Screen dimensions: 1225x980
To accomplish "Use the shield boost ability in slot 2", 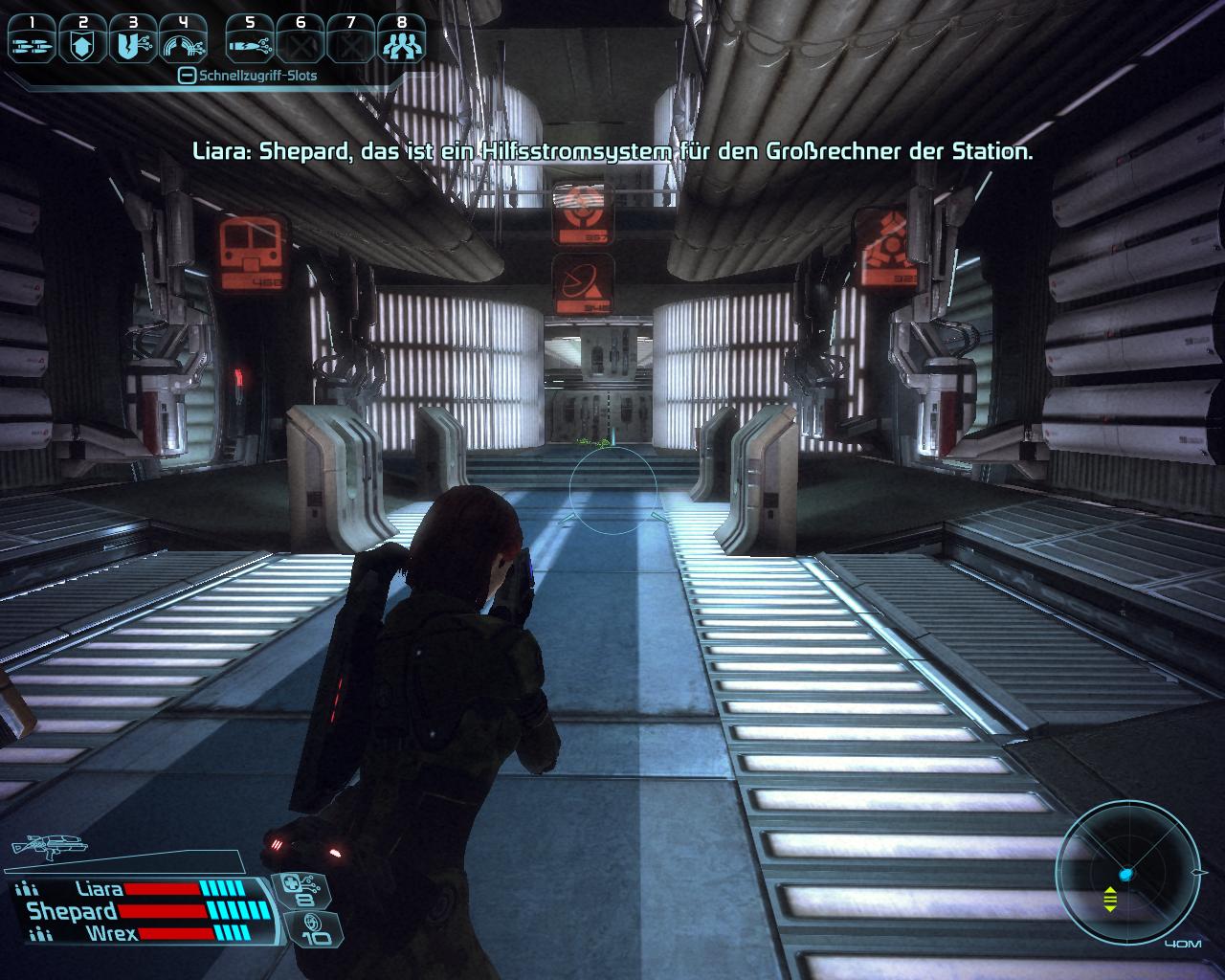I will [x=82, y=44].
